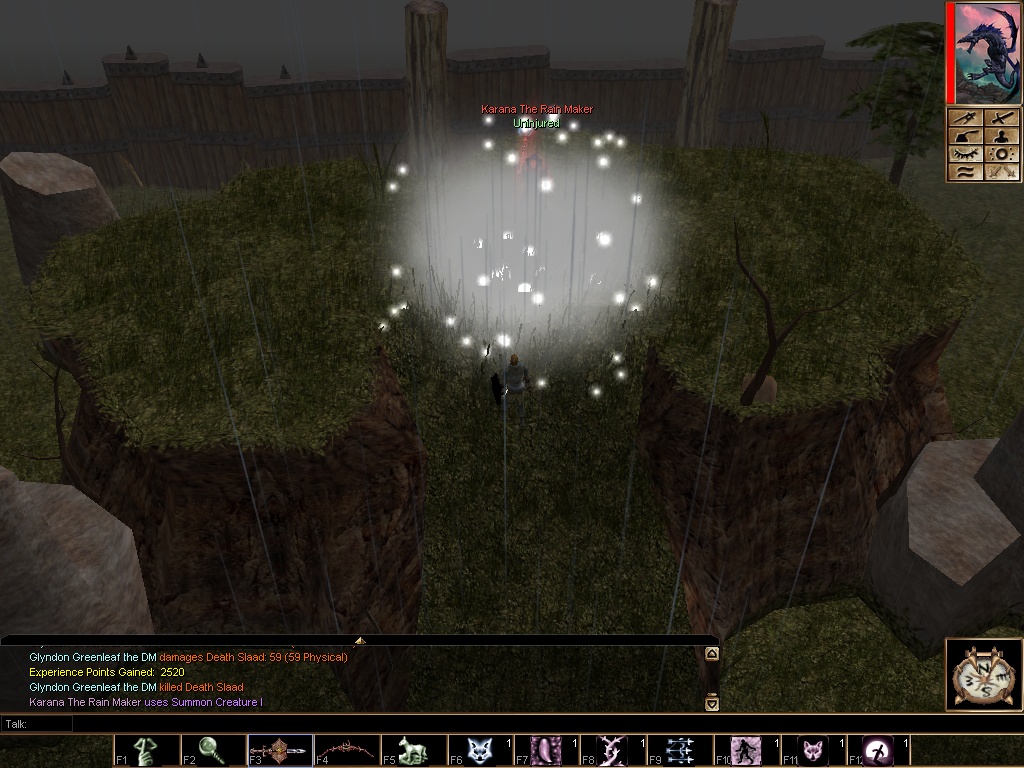Open the compass map button
Screen dimensions: 1024x768
984,675
